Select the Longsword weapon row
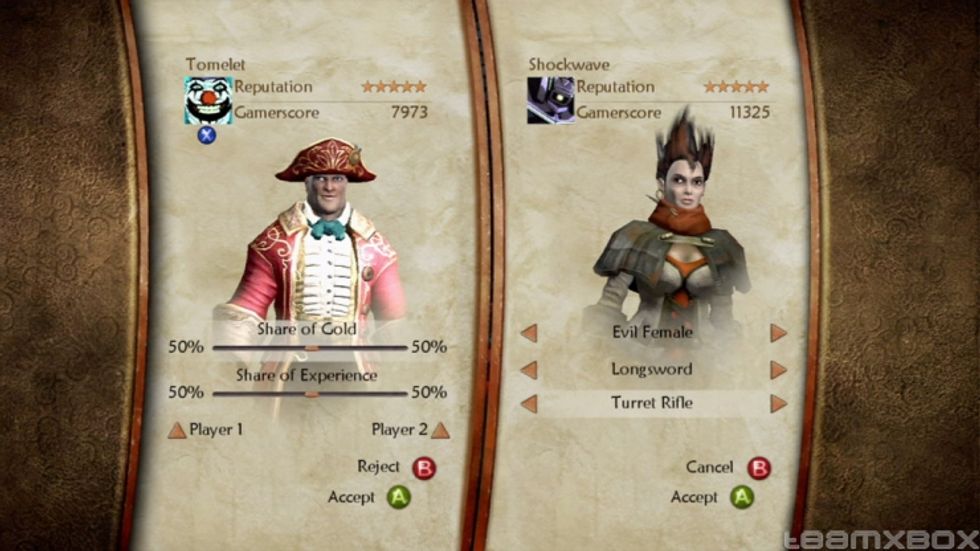980x551 pixels. 653,370
